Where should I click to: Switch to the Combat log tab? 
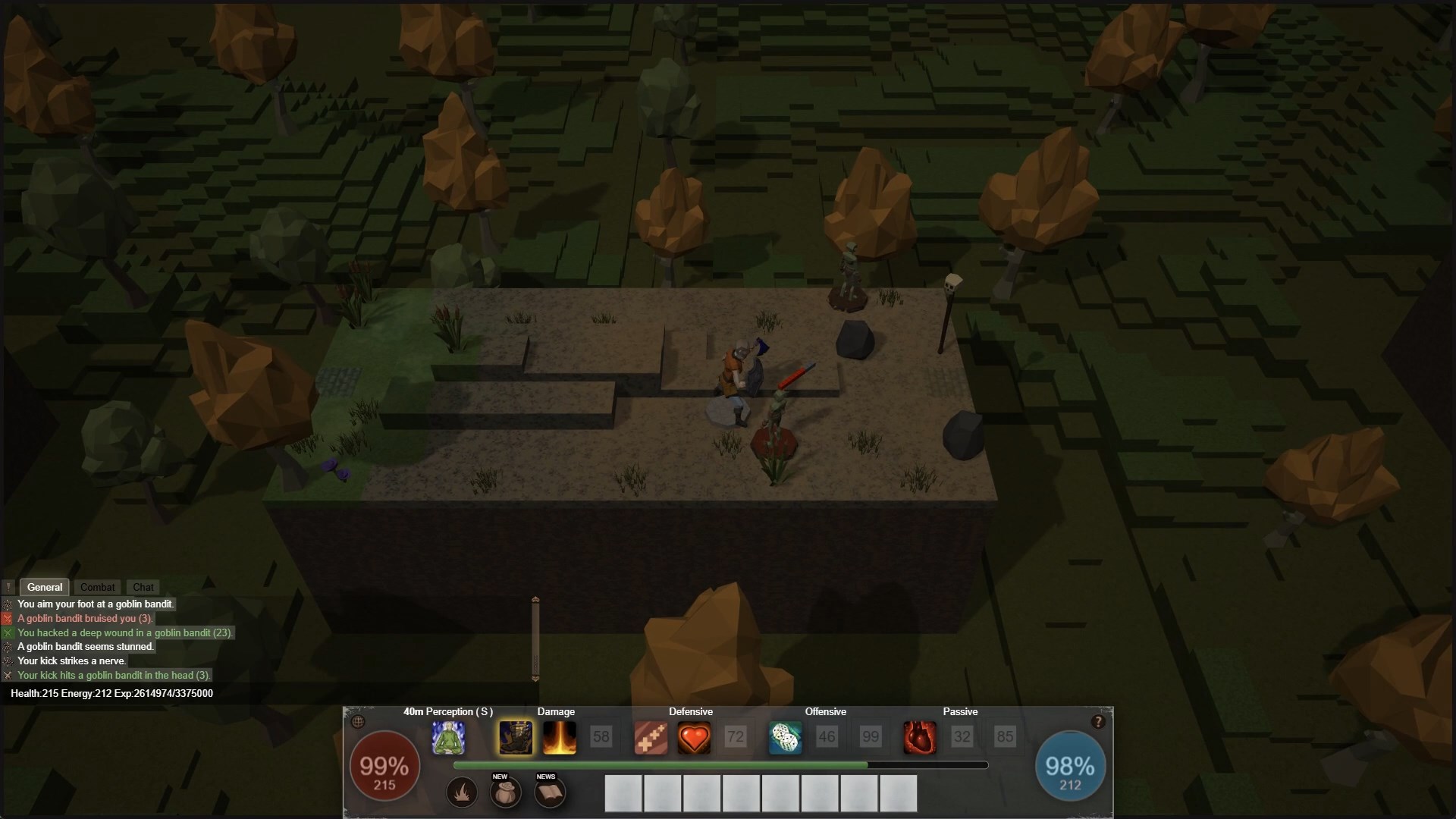coord(97,587)
